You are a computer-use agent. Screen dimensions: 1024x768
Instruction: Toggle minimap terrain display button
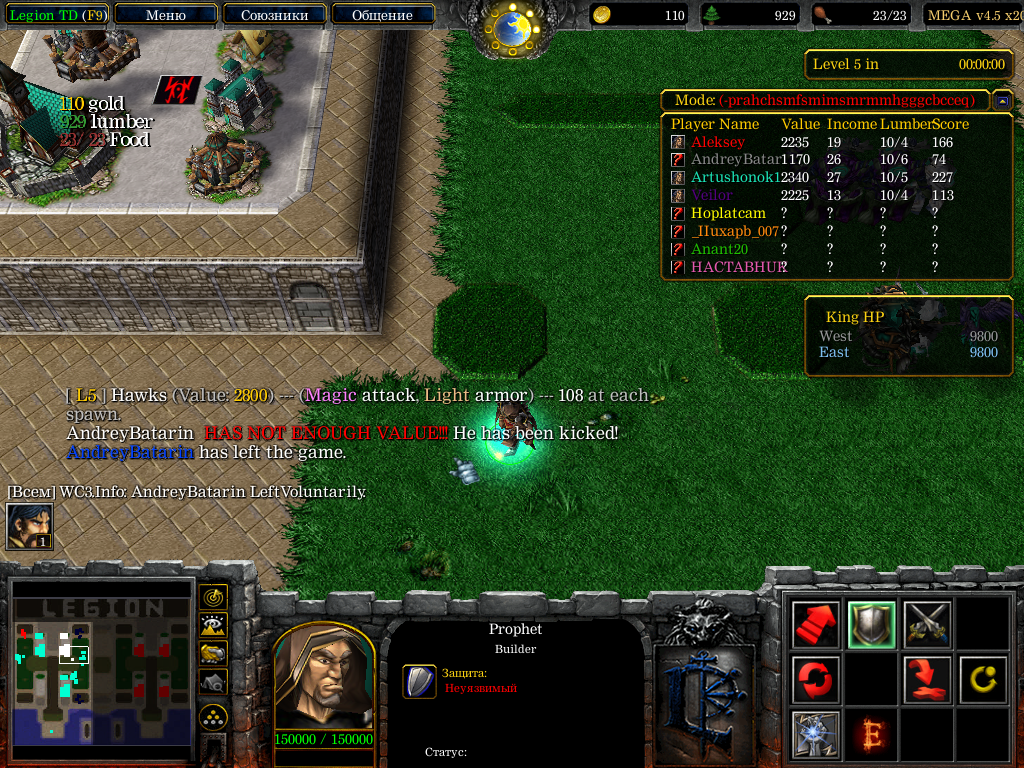click(213, 626)
